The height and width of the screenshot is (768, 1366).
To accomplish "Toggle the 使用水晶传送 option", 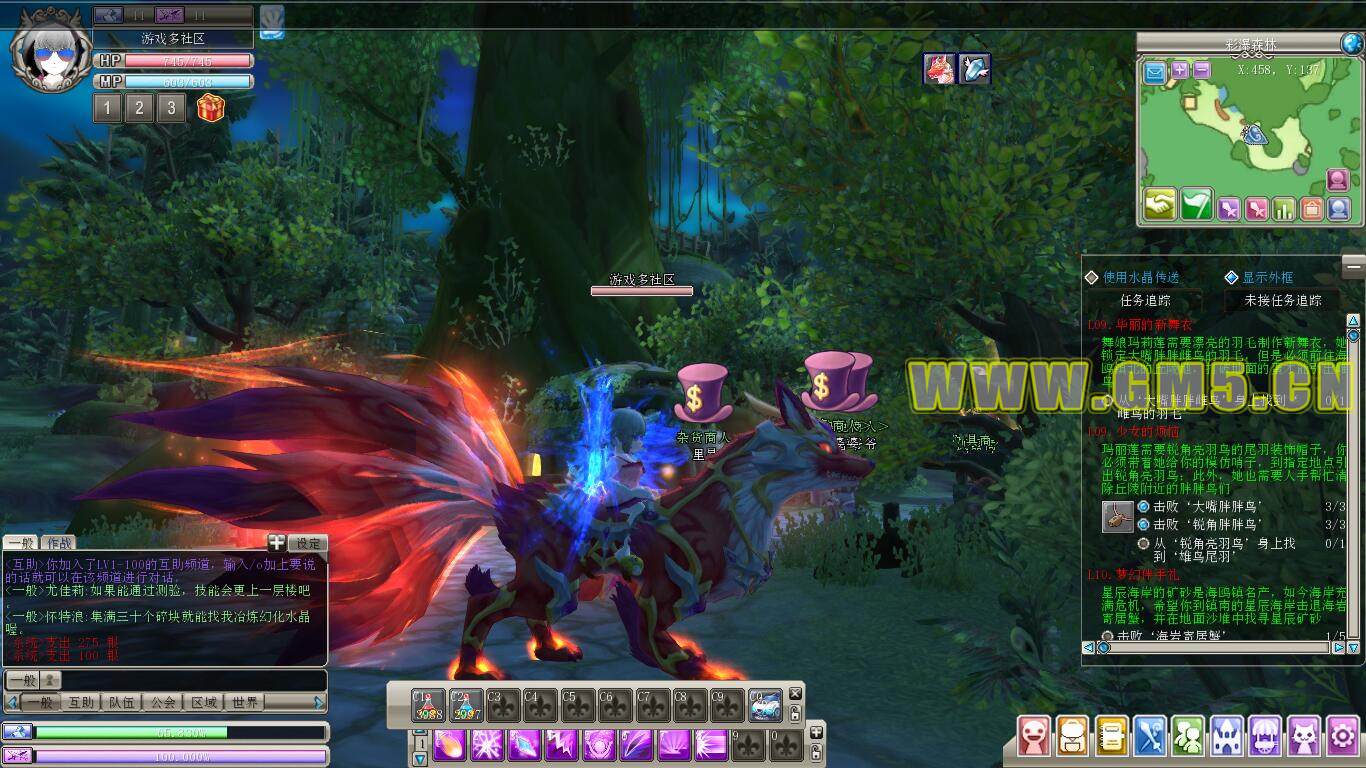I will pyautogui.click(x=1092, y=277).
